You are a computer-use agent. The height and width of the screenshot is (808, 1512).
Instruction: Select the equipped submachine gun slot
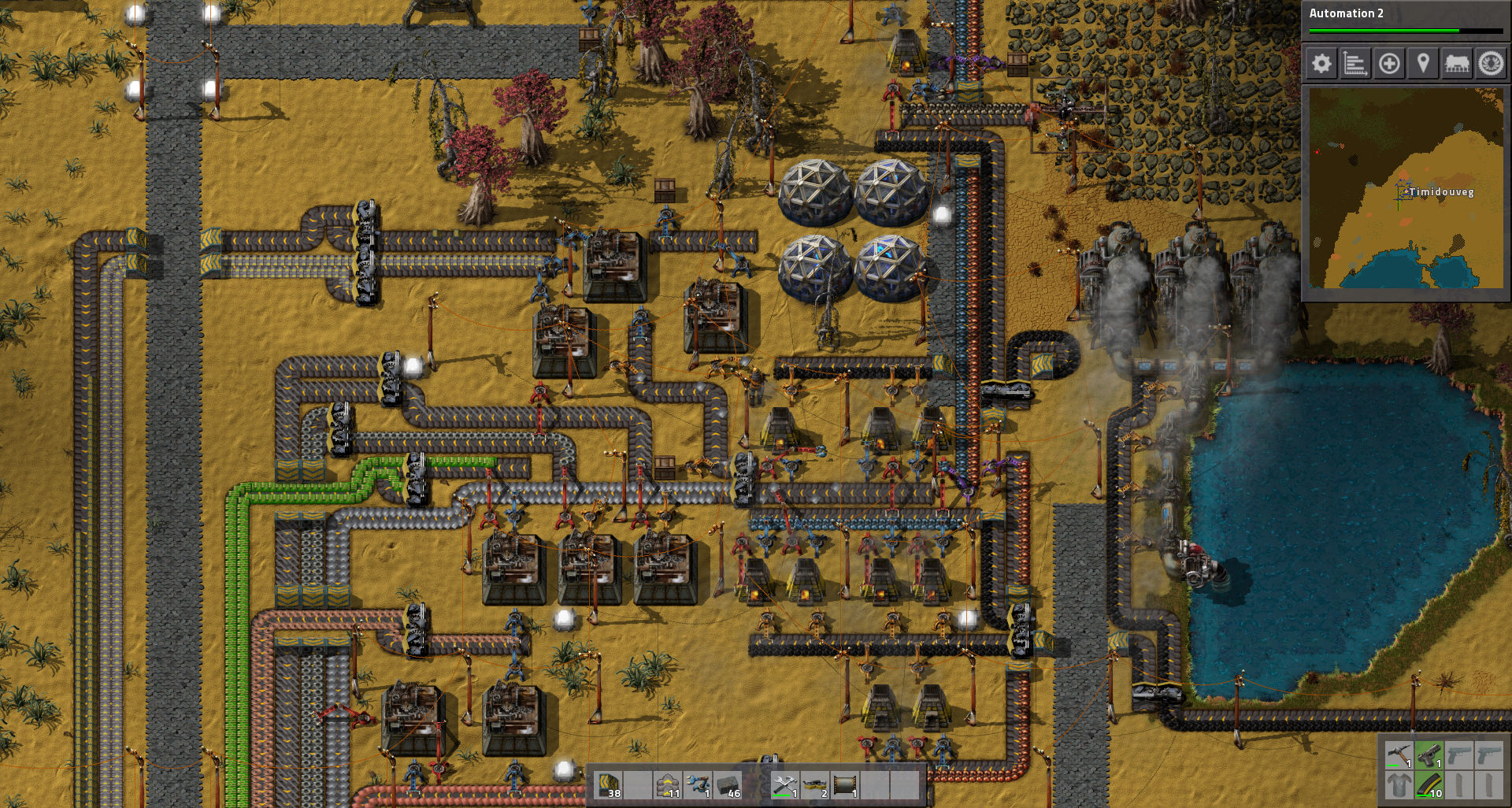(x=1429, y=757)
